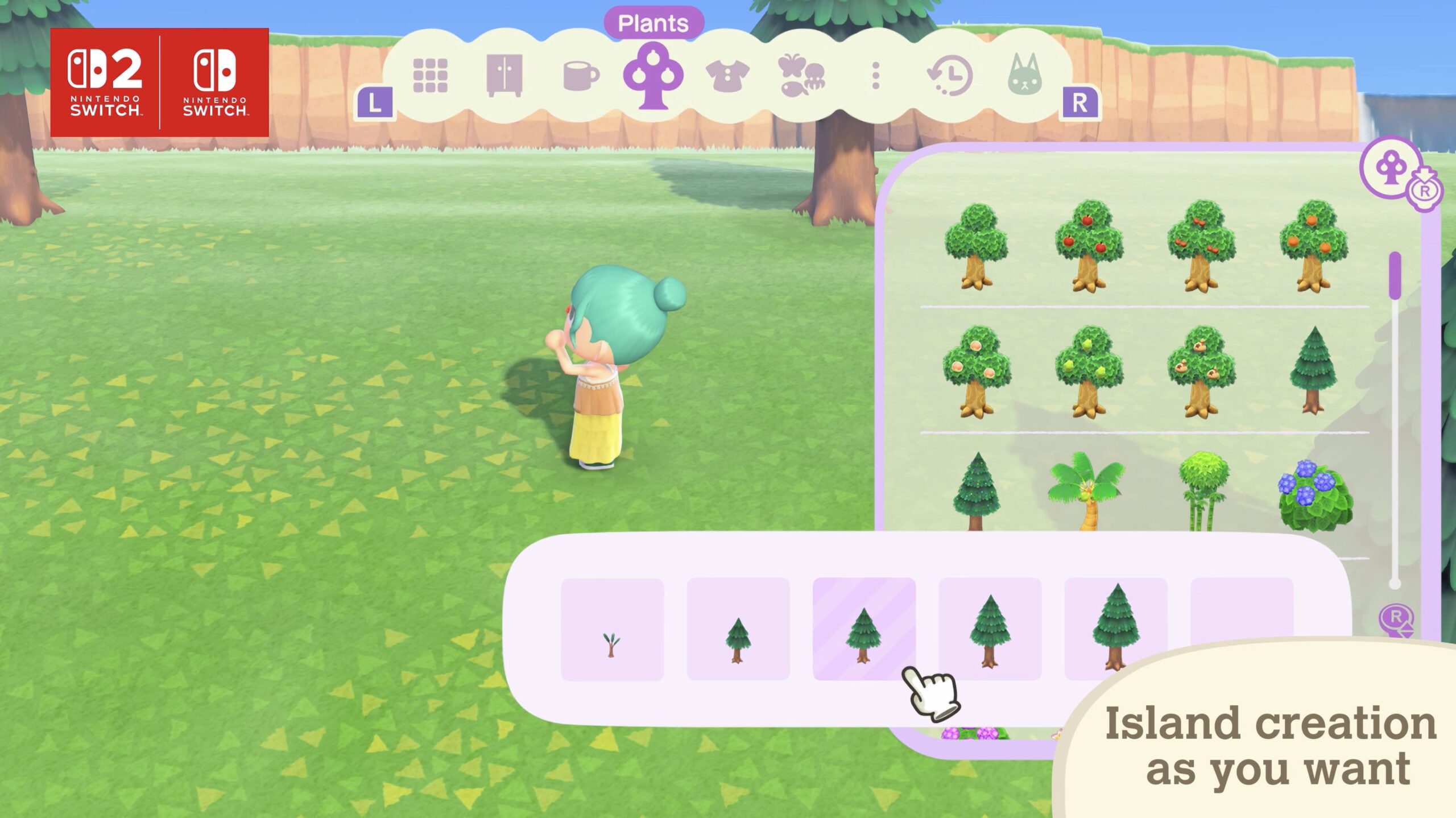The width and height of the screenshot is (1456, 818).
Task: Select the mug-icon category tab
Action: pyautogui.click(x=580, y=76)
